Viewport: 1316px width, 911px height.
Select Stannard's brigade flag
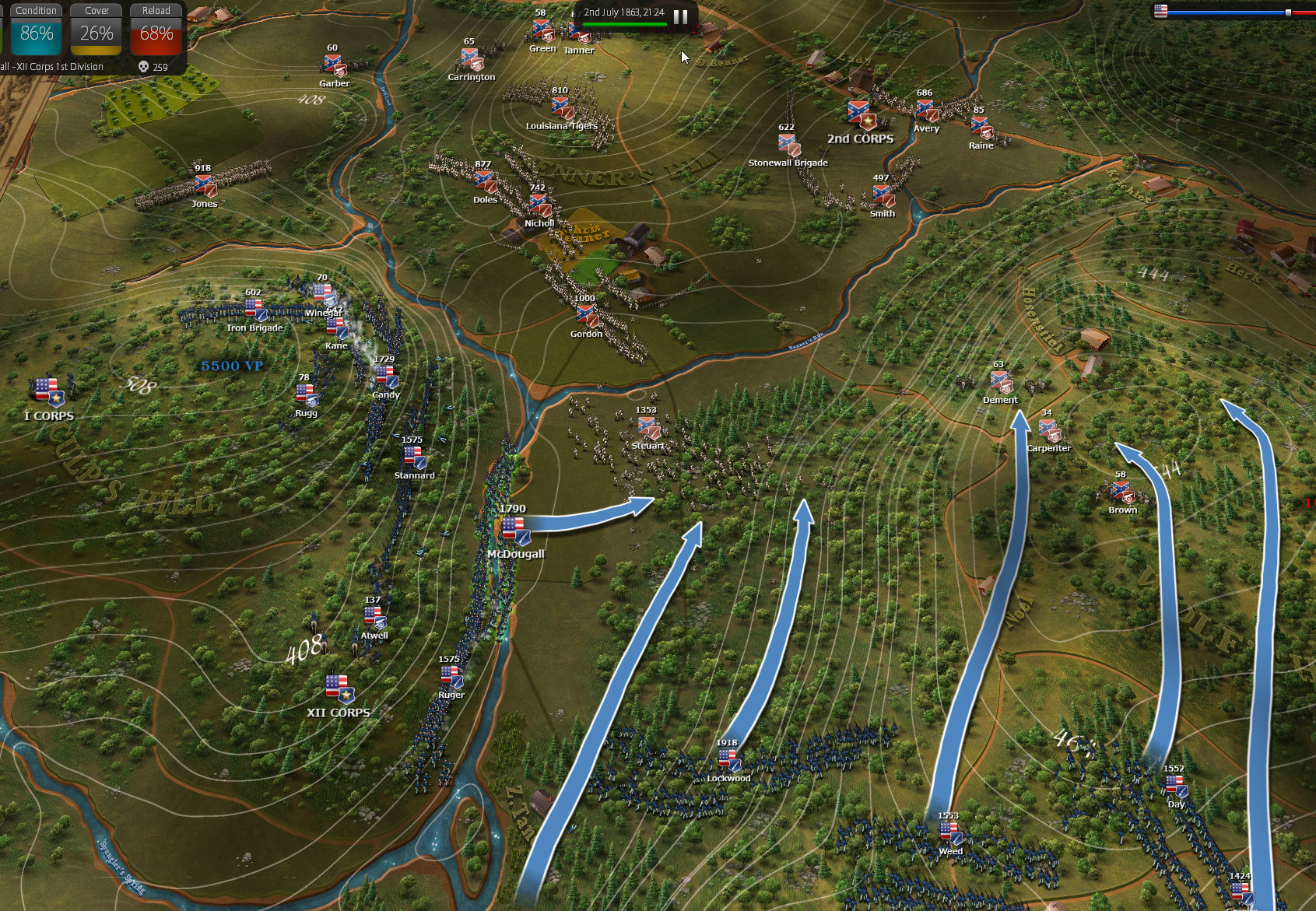413,457
